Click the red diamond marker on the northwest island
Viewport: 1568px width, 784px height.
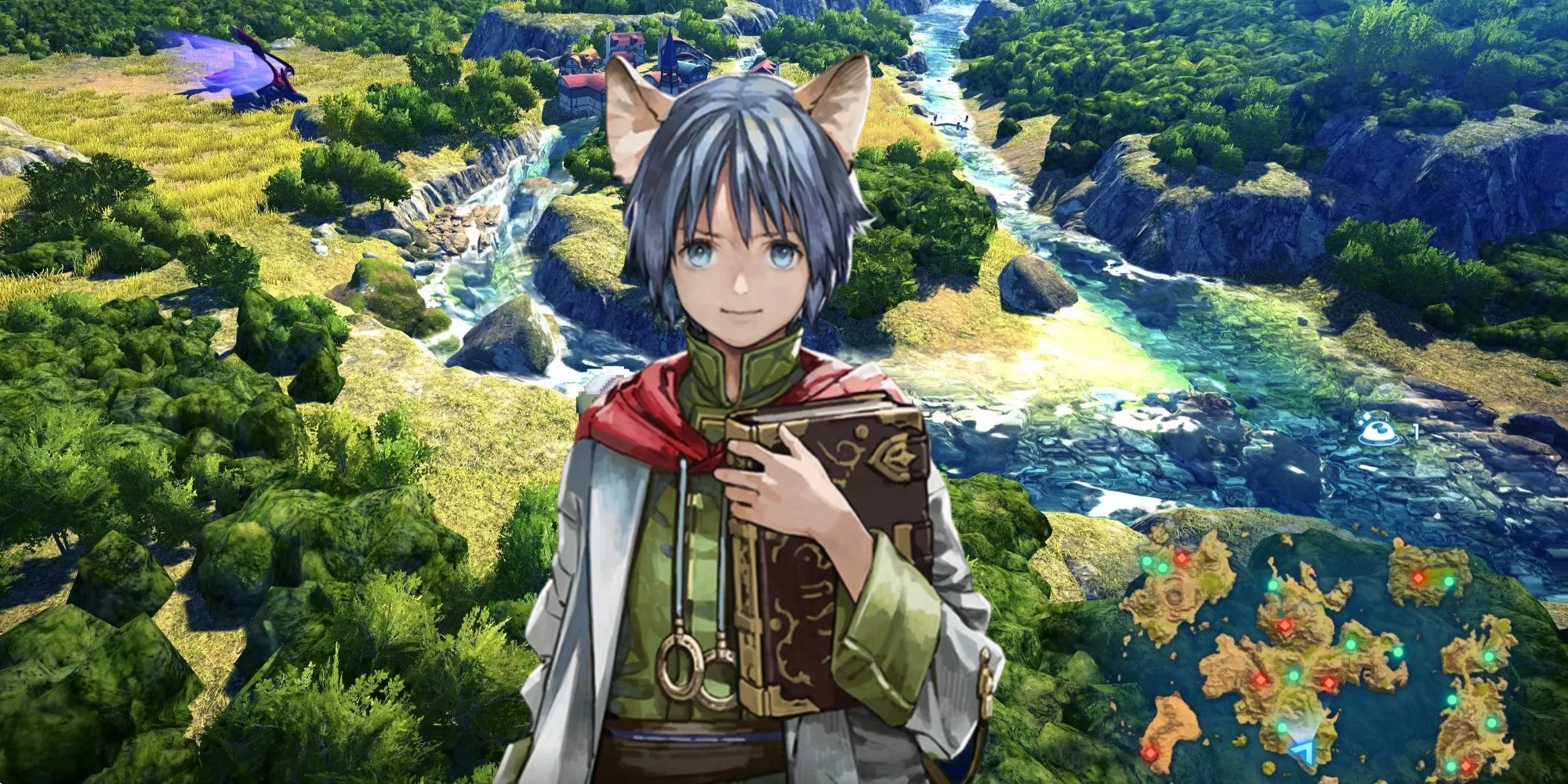tap(1181, 558)
